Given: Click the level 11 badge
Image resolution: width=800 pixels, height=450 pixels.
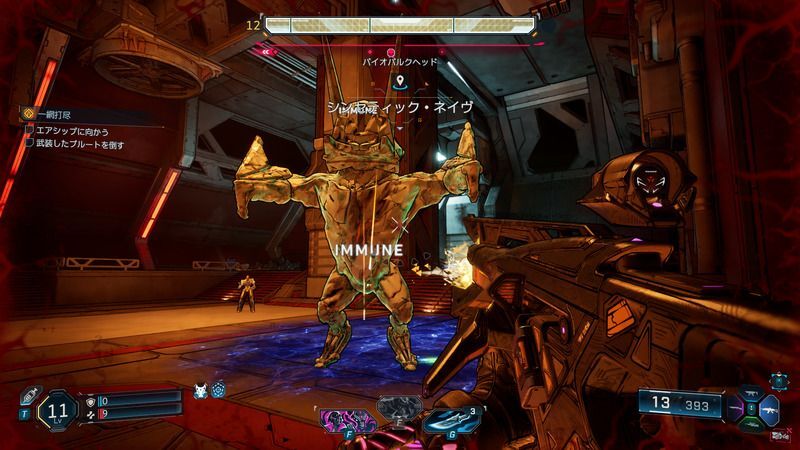Looking at the screenshot, I should [58, 409].
